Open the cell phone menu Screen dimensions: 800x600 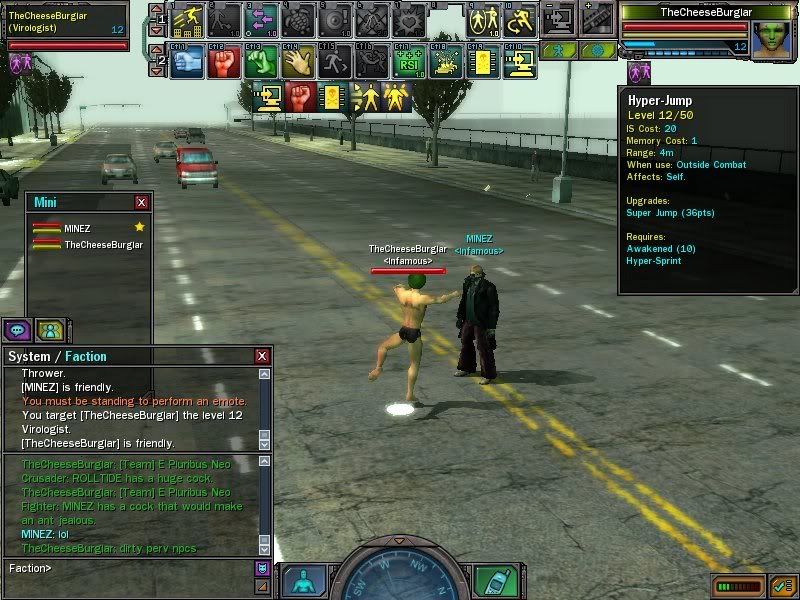[492, 581]
